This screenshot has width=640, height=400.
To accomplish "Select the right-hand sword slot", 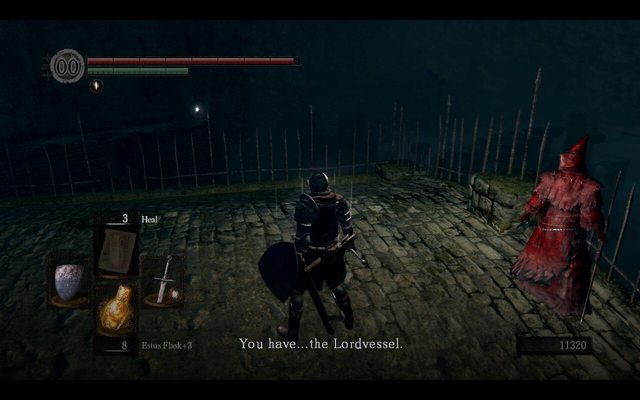I will [162, 279].
